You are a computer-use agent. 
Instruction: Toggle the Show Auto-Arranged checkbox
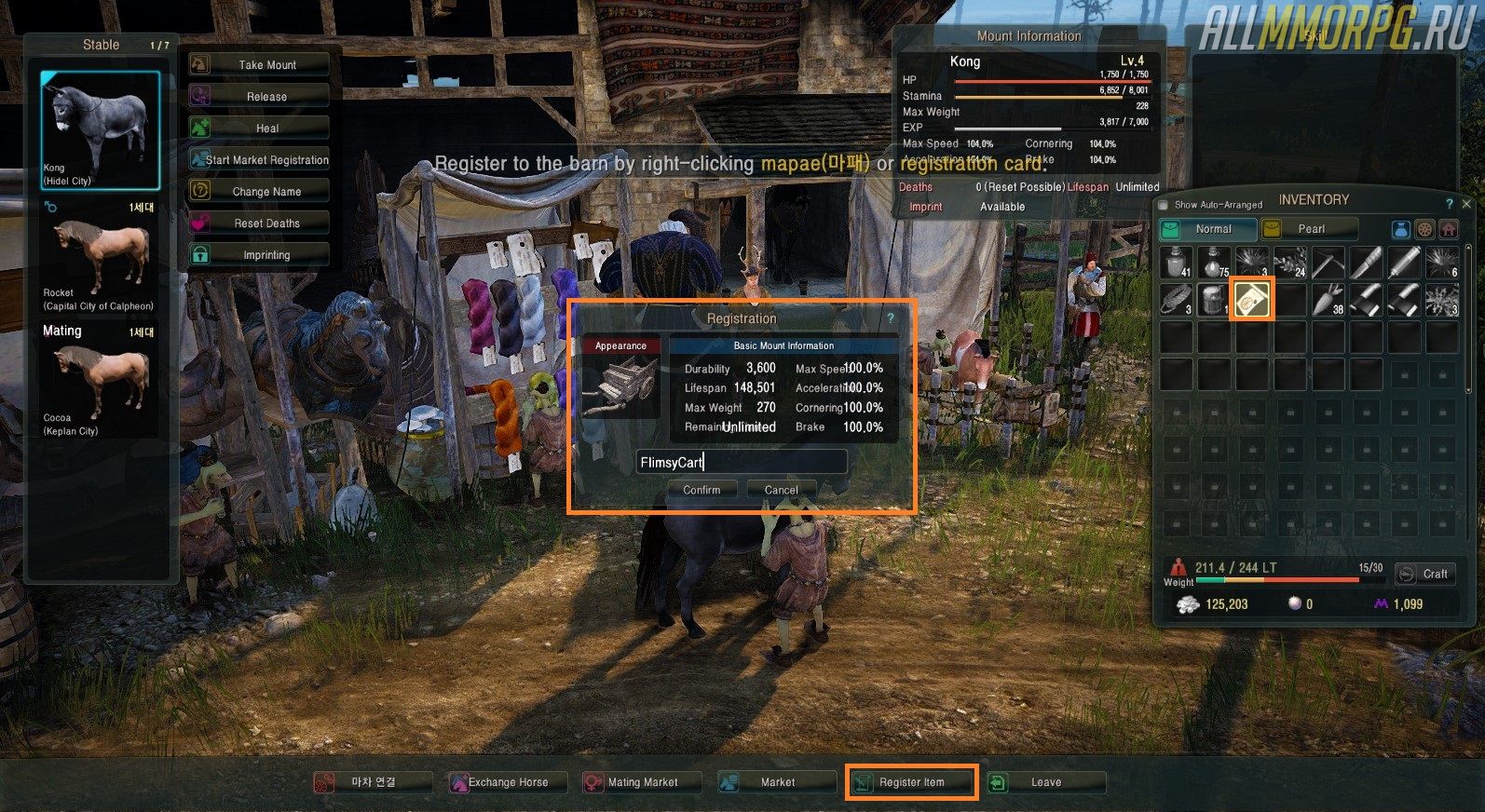1163,205
